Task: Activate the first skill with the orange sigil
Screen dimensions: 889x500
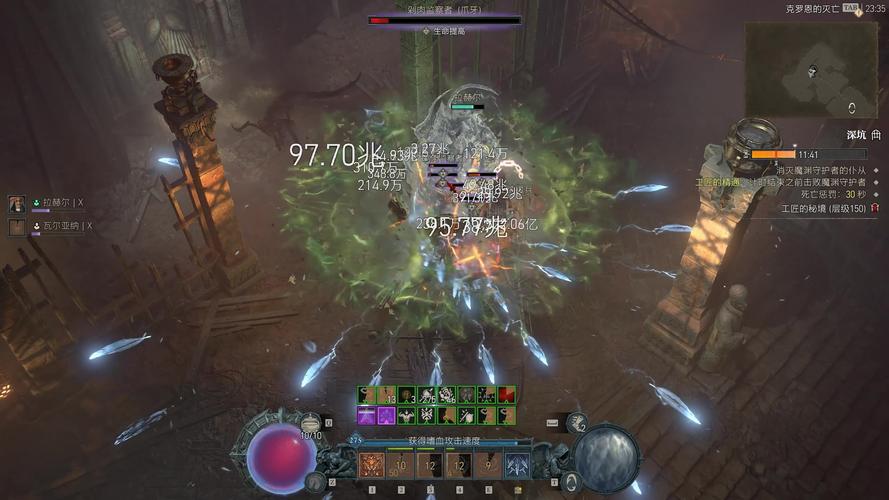Action: 373,464
